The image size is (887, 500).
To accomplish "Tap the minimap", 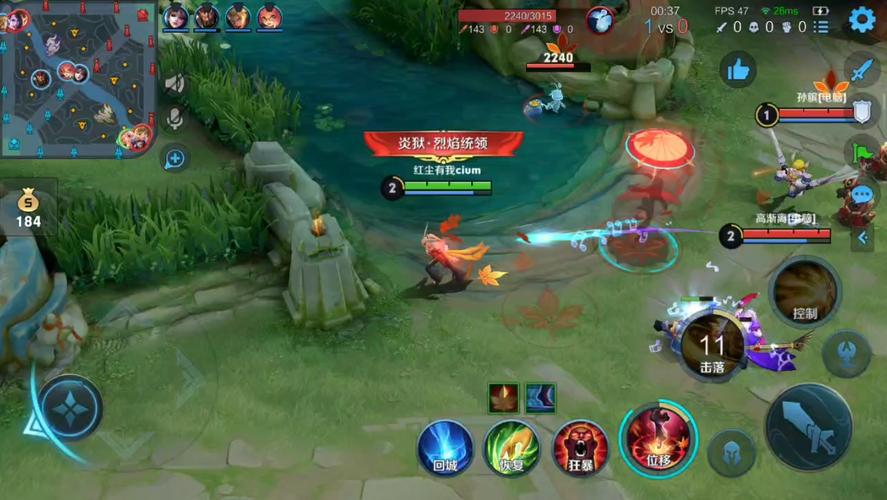I will 78,78.
